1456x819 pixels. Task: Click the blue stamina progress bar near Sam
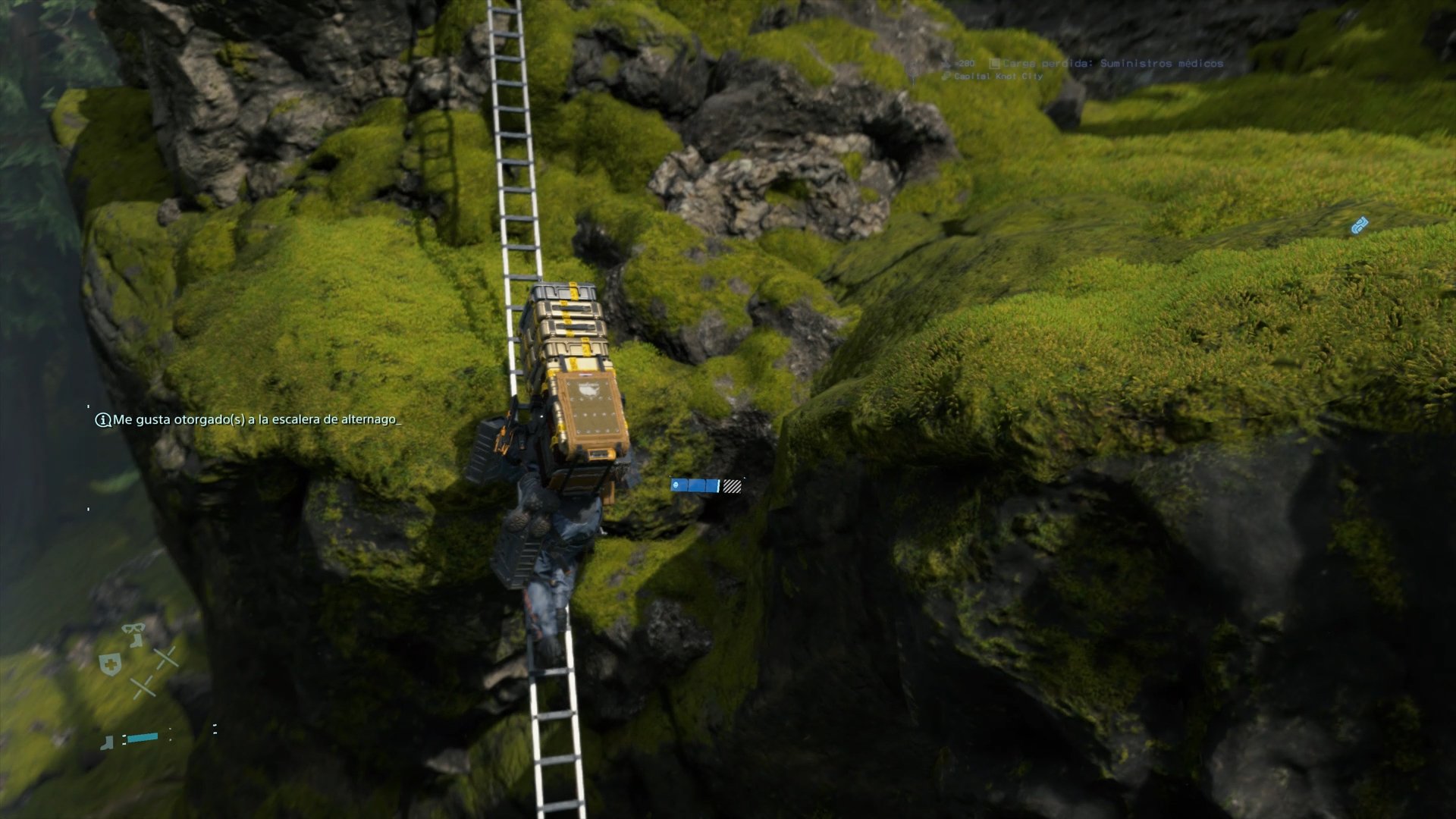pyautogui.click(x=695, y=485)
